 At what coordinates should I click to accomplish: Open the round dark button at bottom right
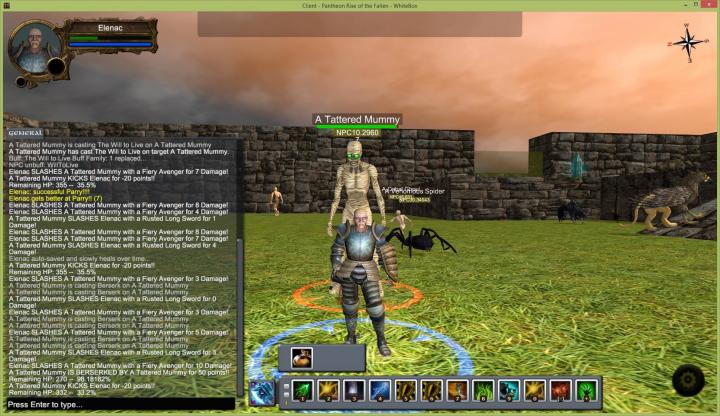coord(689,381)
